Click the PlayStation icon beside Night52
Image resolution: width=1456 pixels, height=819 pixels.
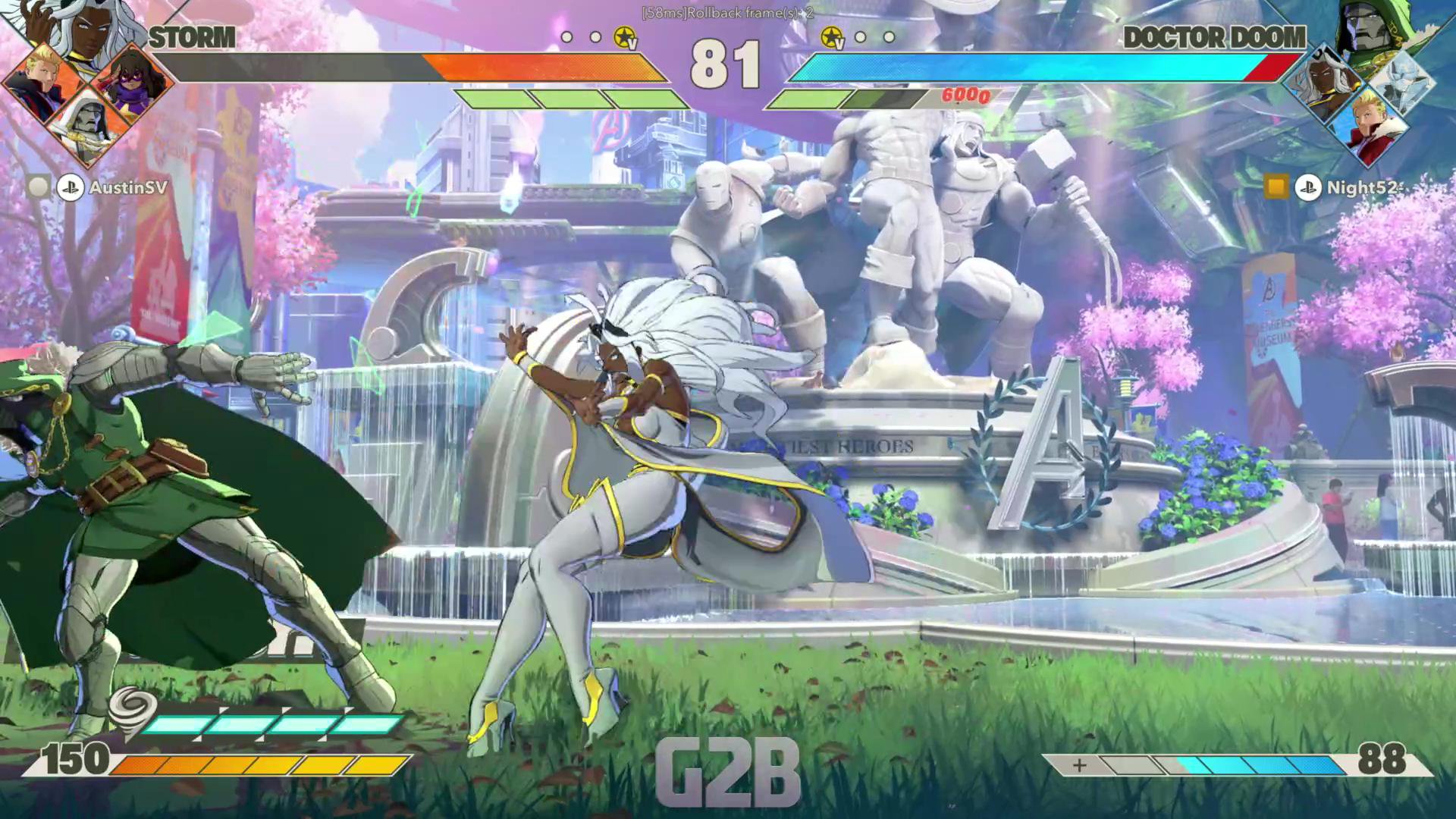click(1308, 187)
